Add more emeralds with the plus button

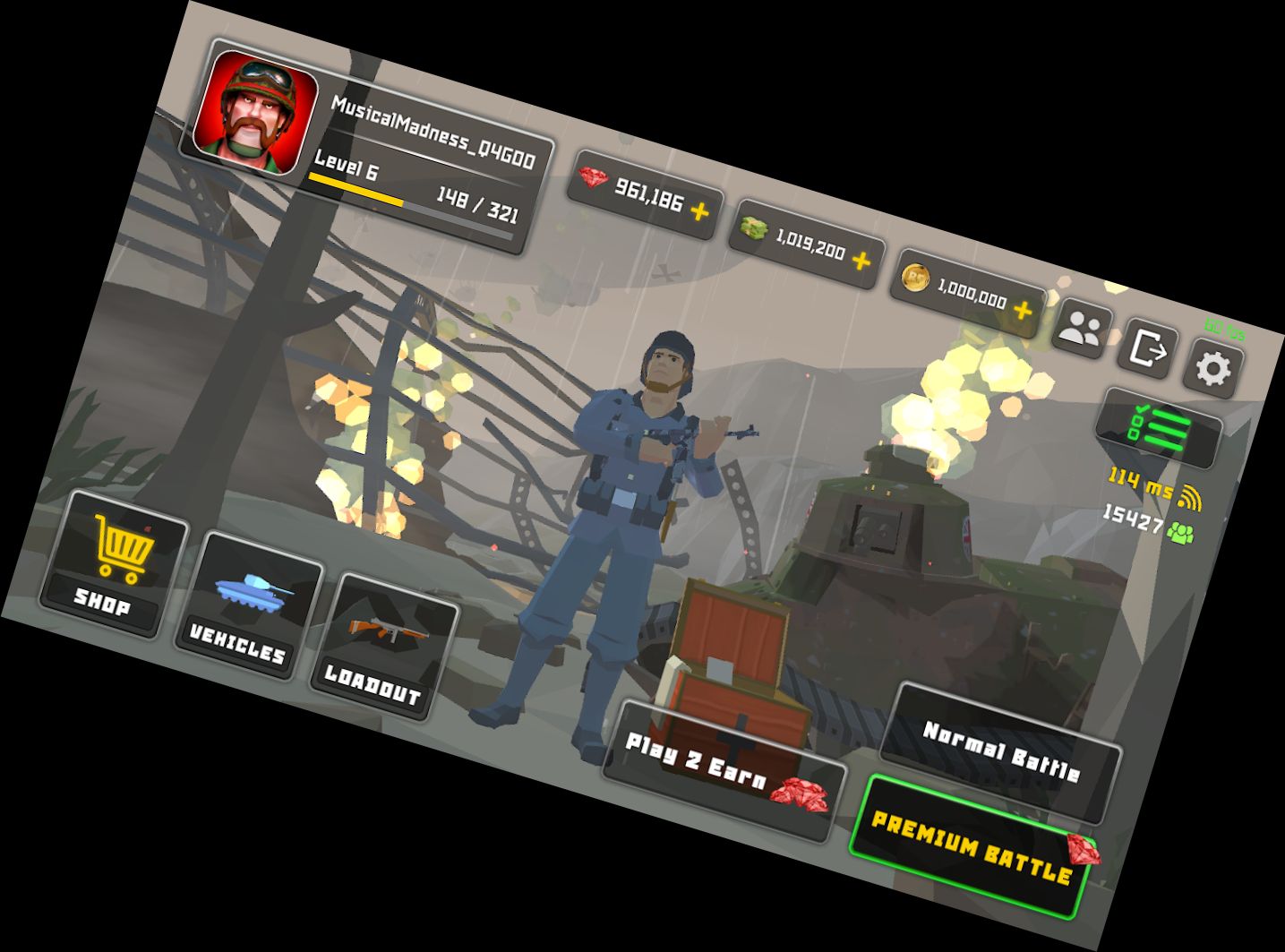tap(861, 262)
